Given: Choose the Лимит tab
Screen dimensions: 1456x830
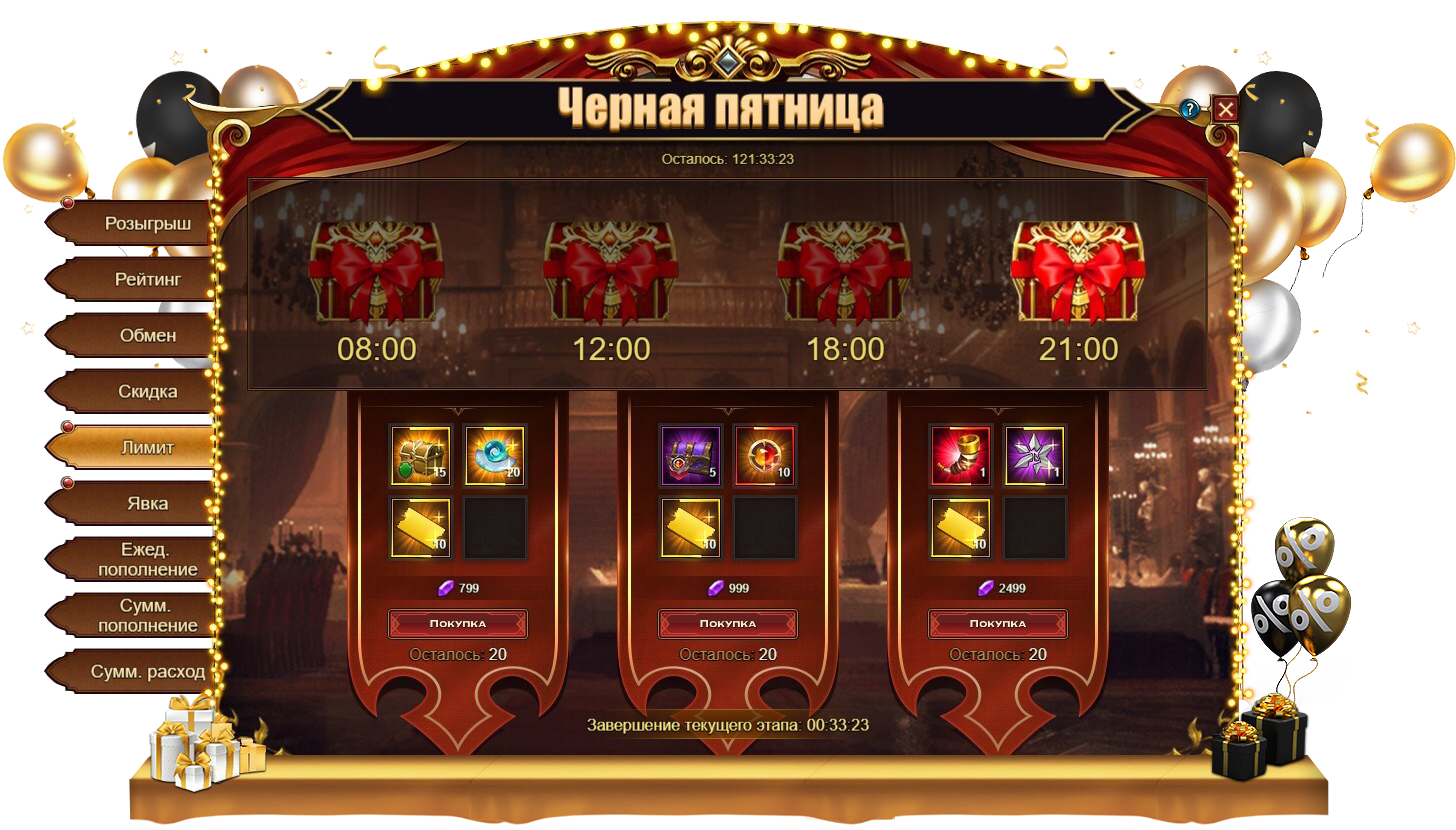Looking at the screenshot, I should (x=146, y=447).
